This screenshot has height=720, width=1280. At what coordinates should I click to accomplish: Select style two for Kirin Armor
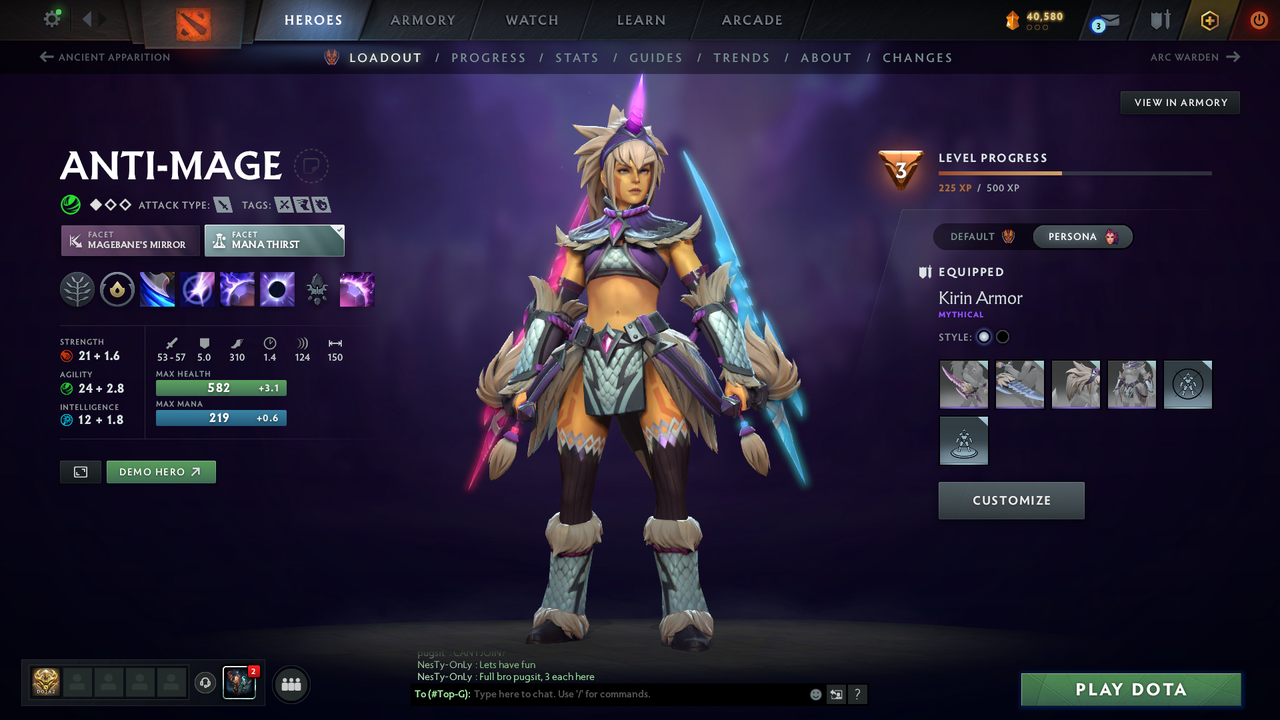point(1002,337)
